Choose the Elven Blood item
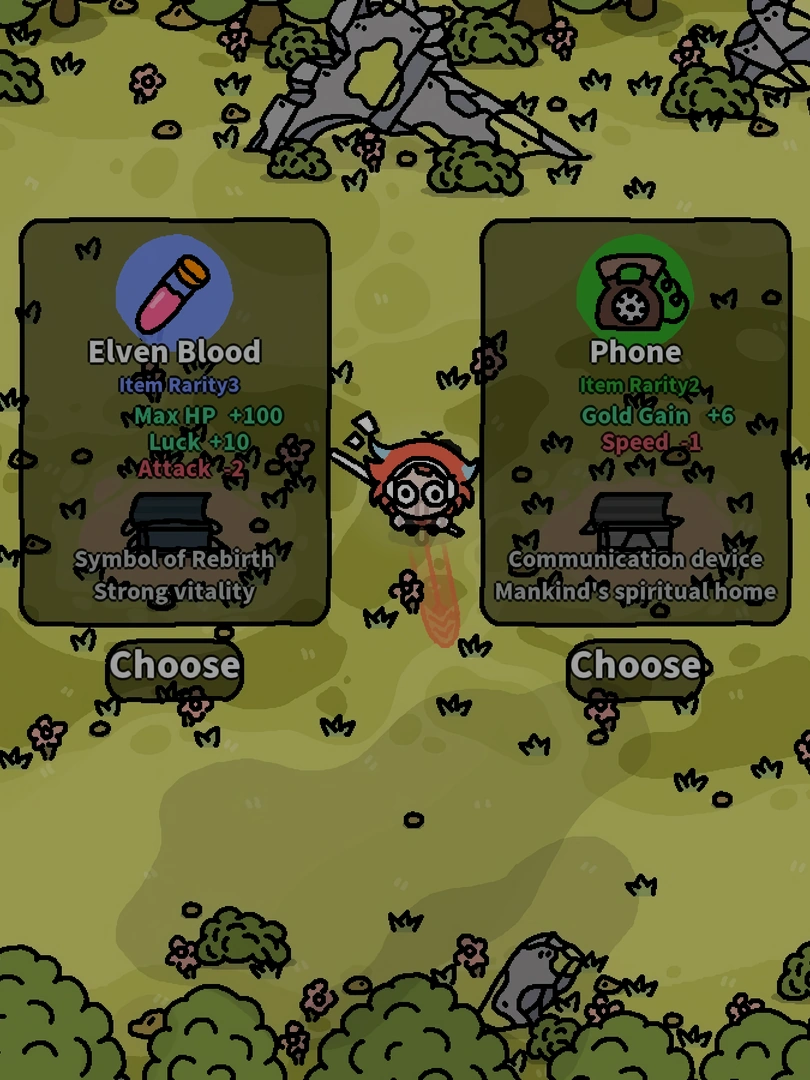Viewport: 810px width, 1080px height. point(175,665)
